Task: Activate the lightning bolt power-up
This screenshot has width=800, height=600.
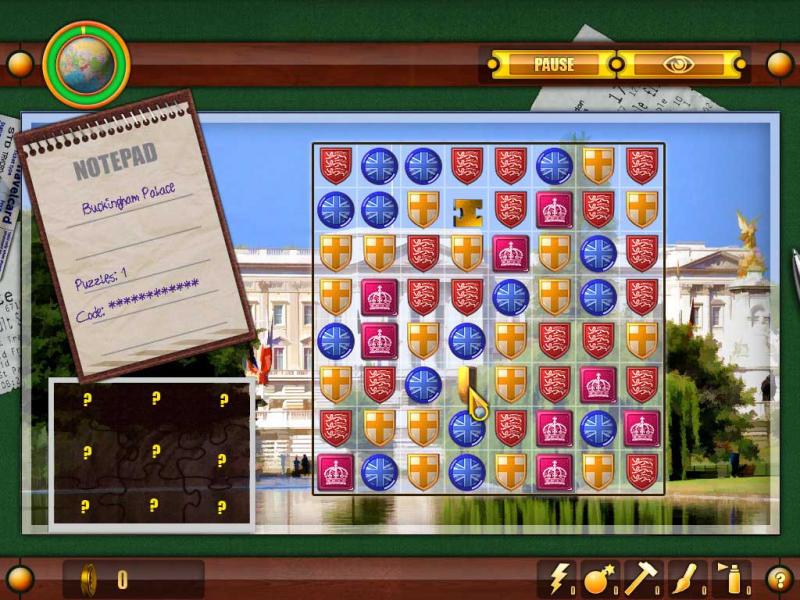Action: 557,578
